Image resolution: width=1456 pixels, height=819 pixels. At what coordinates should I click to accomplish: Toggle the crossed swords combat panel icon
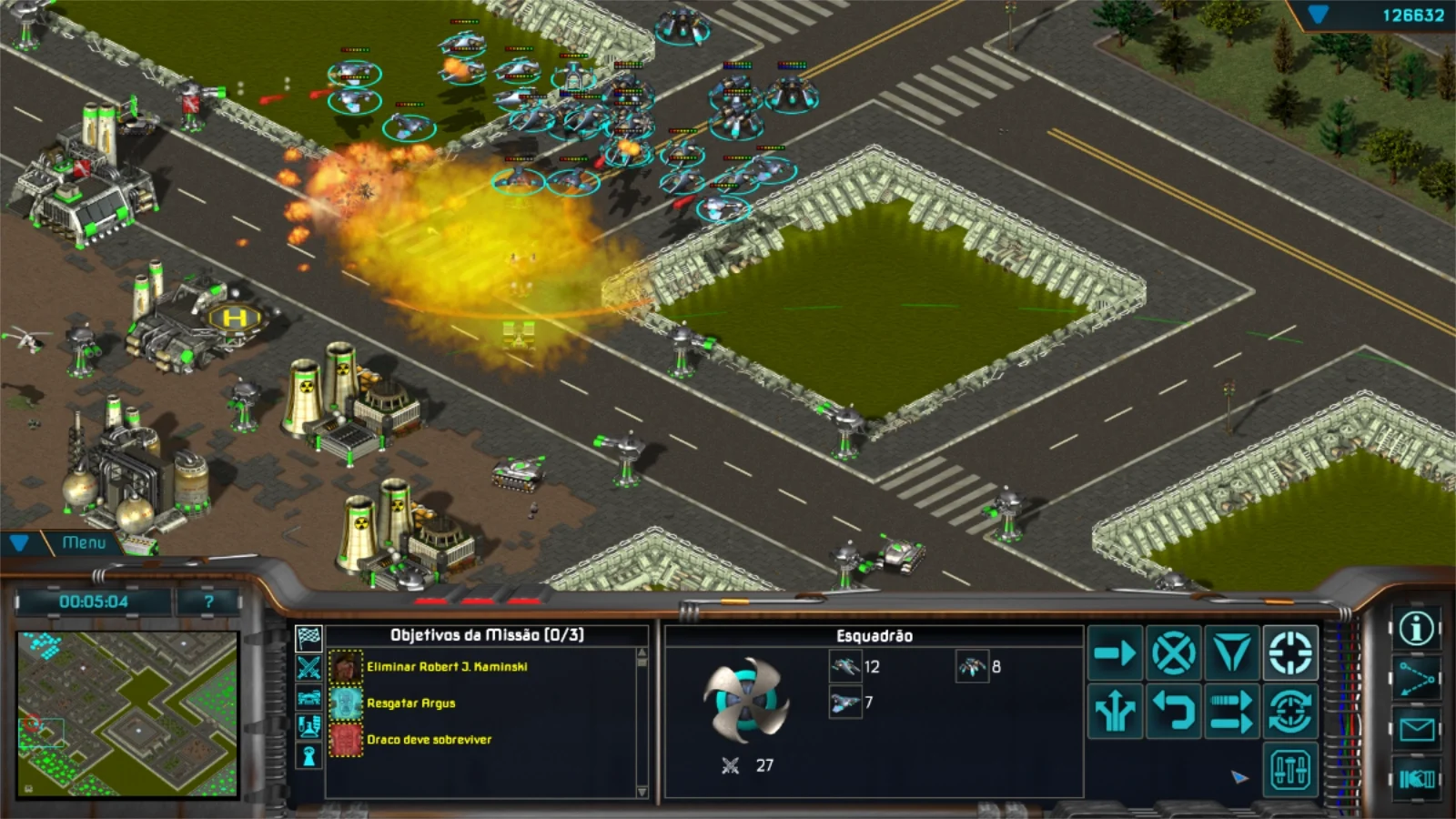coord(308,668)
